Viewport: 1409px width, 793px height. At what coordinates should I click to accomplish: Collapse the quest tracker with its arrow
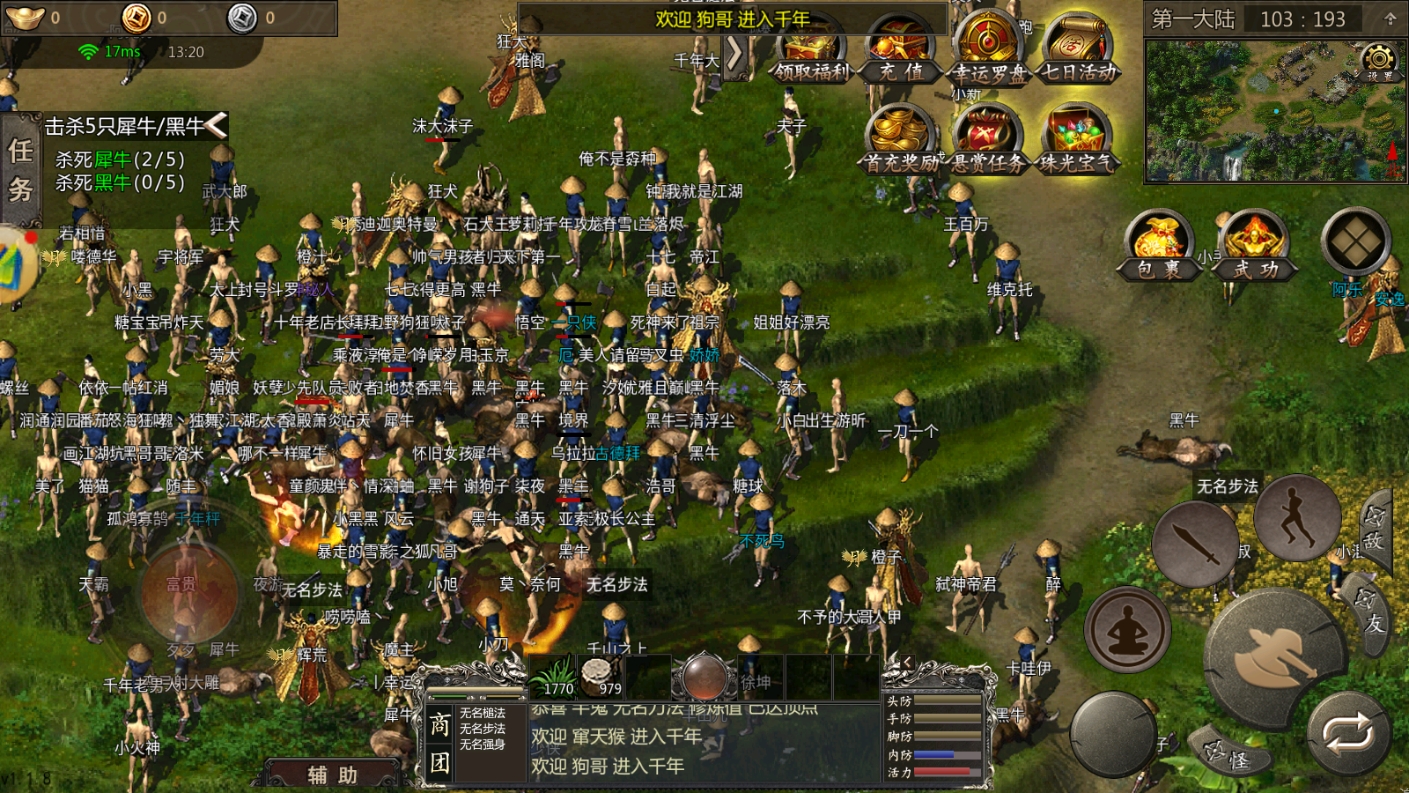tap(216, 125)
